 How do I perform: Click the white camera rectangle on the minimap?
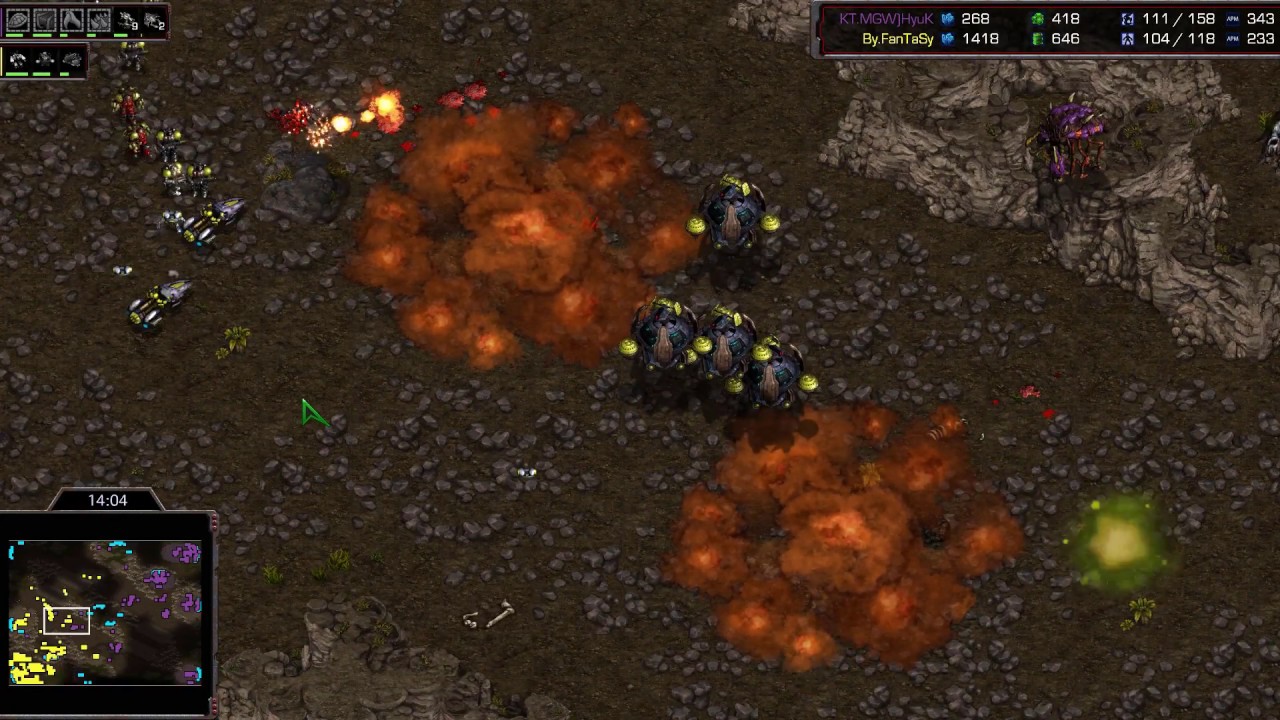pyautogui.click(x=68, y=620)
